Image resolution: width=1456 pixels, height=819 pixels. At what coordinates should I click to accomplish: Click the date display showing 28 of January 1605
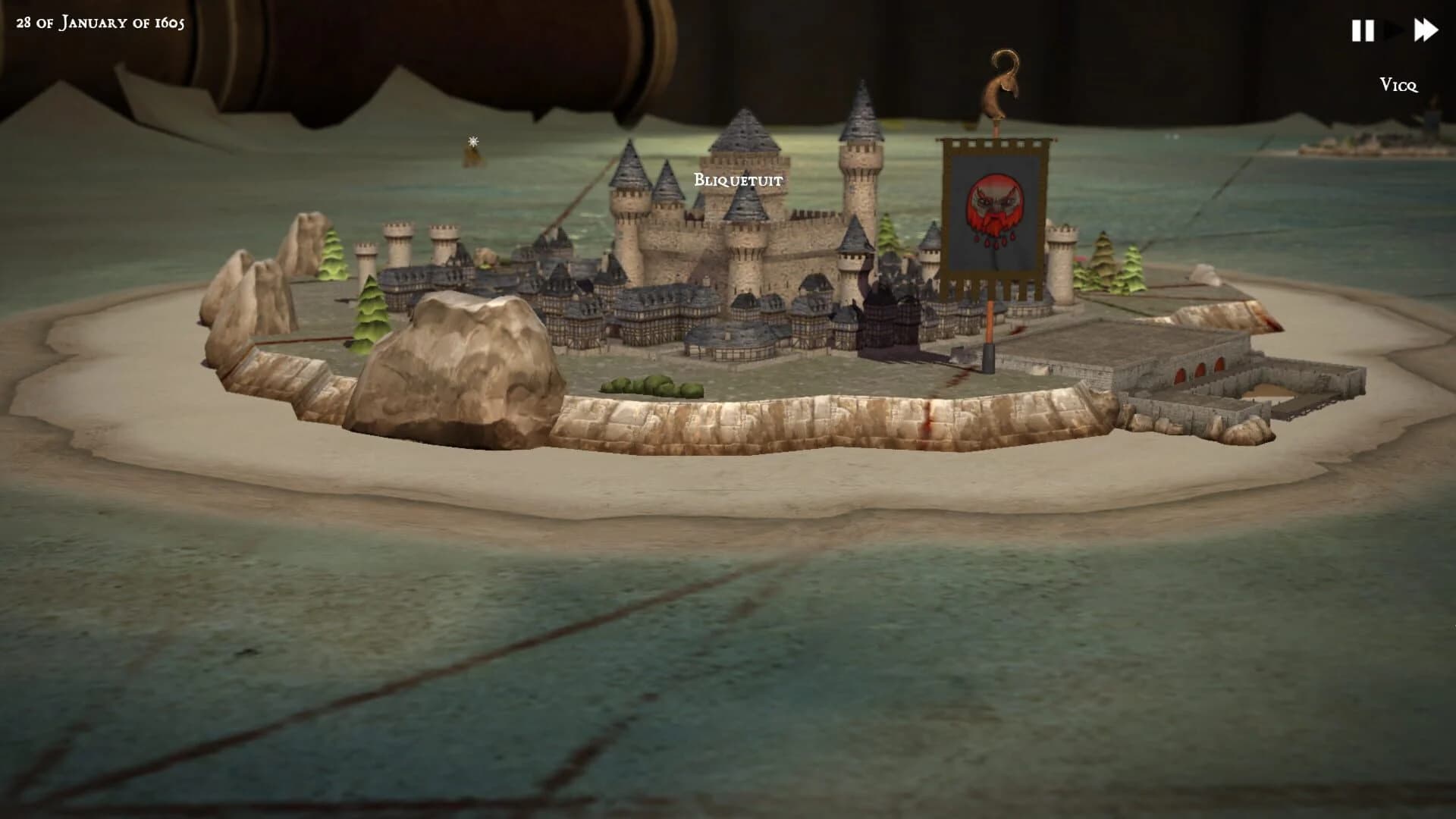point(99,23)
